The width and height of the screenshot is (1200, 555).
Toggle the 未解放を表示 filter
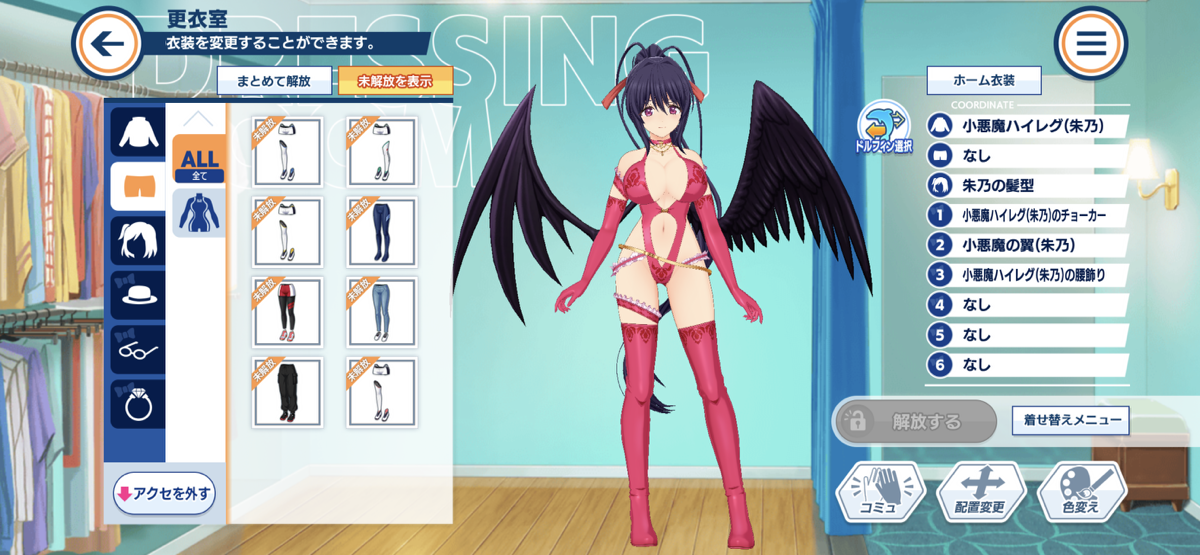(x=395, y=81)
